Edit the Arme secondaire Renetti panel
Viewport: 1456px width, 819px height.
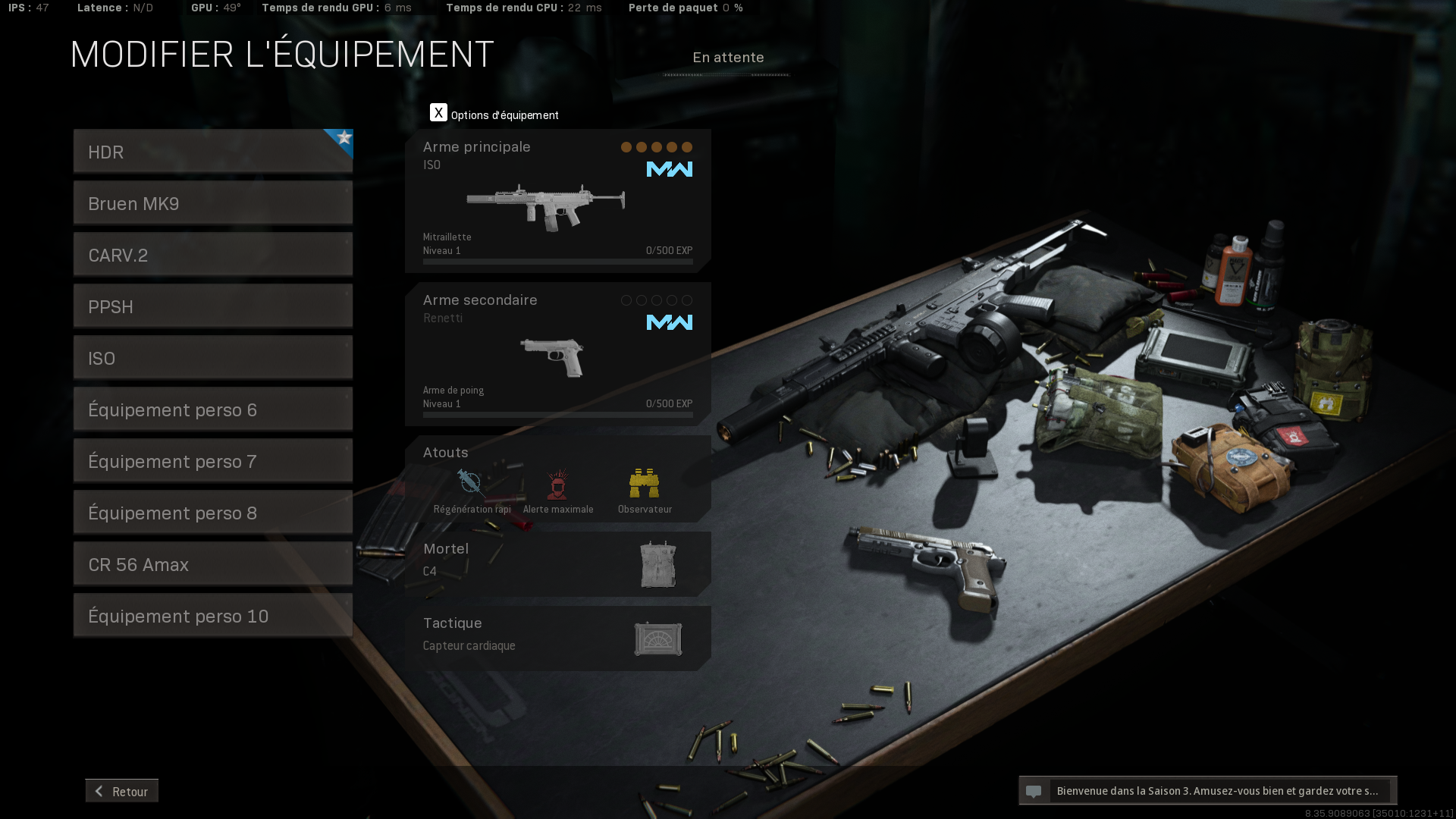[x=557, y=354]
